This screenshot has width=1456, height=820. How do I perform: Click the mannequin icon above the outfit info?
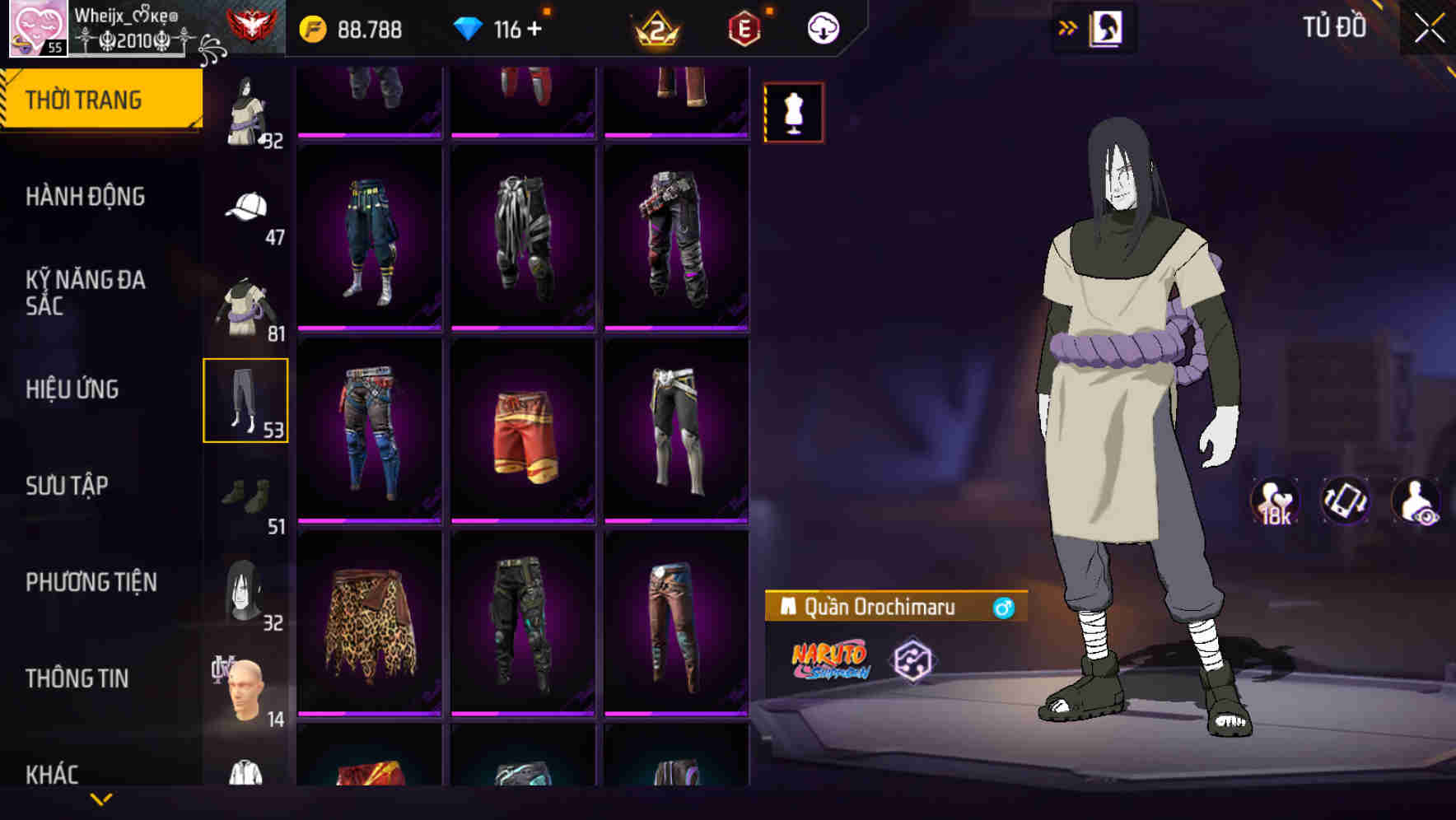(x=793, y=112)
